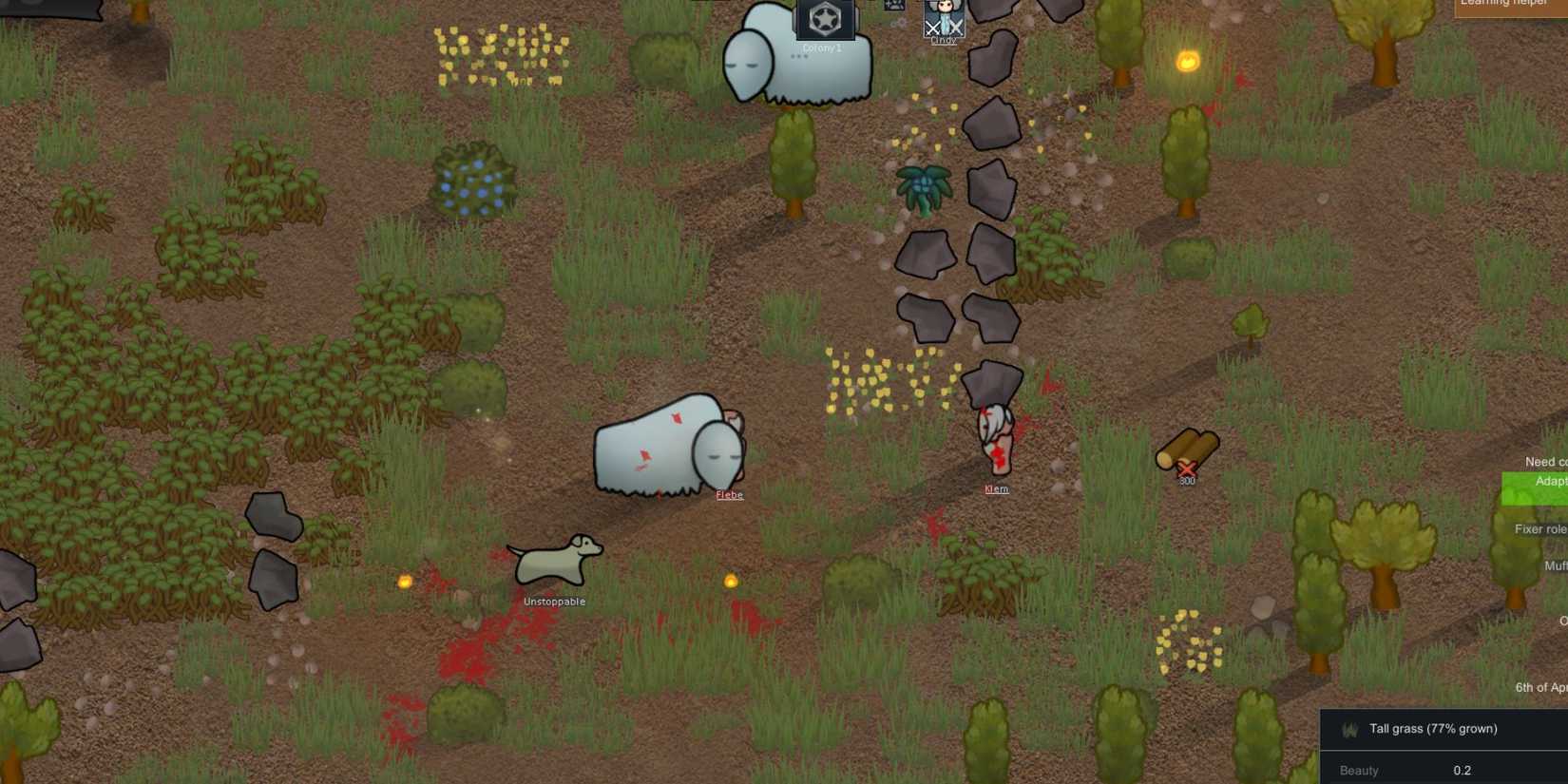Unforbid the wood logs by clicking the red X
This screenshot has height=784, width=1568.
point(1189,468)
